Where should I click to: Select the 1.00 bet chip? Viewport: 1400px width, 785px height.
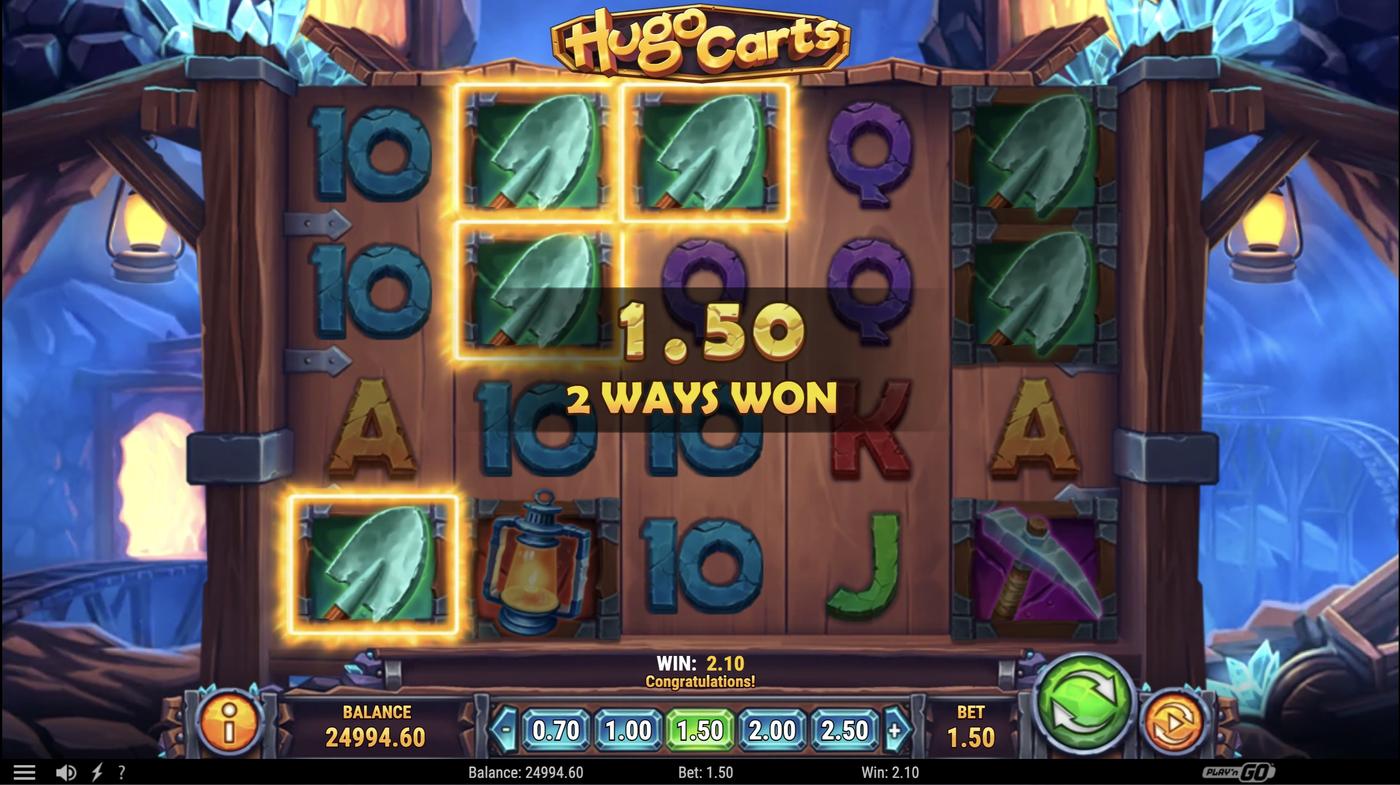(625, 731)
